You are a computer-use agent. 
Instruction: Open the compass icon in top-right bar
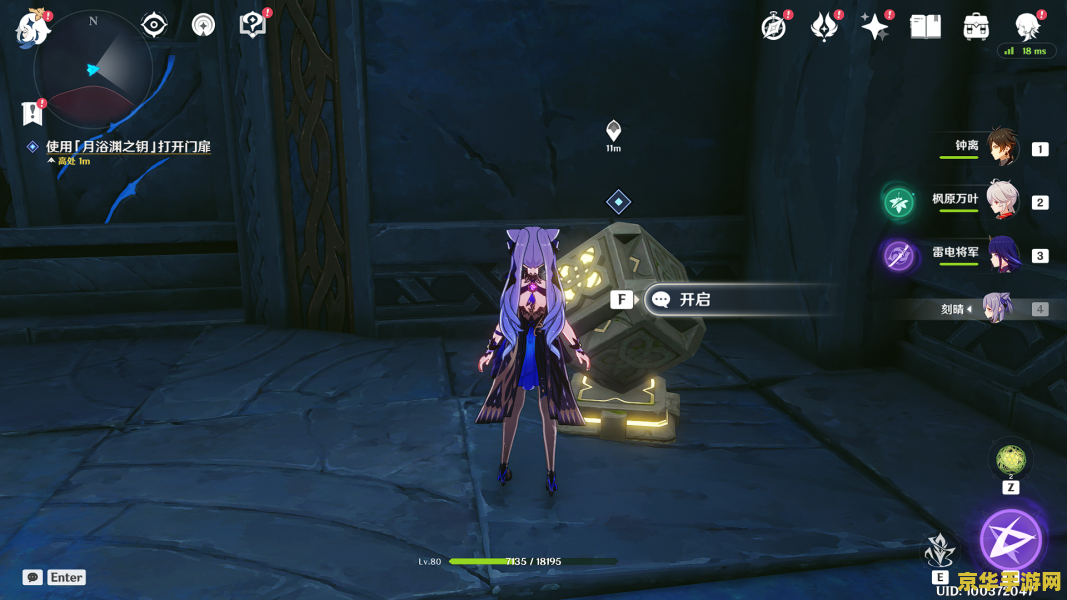pos(773,27)
